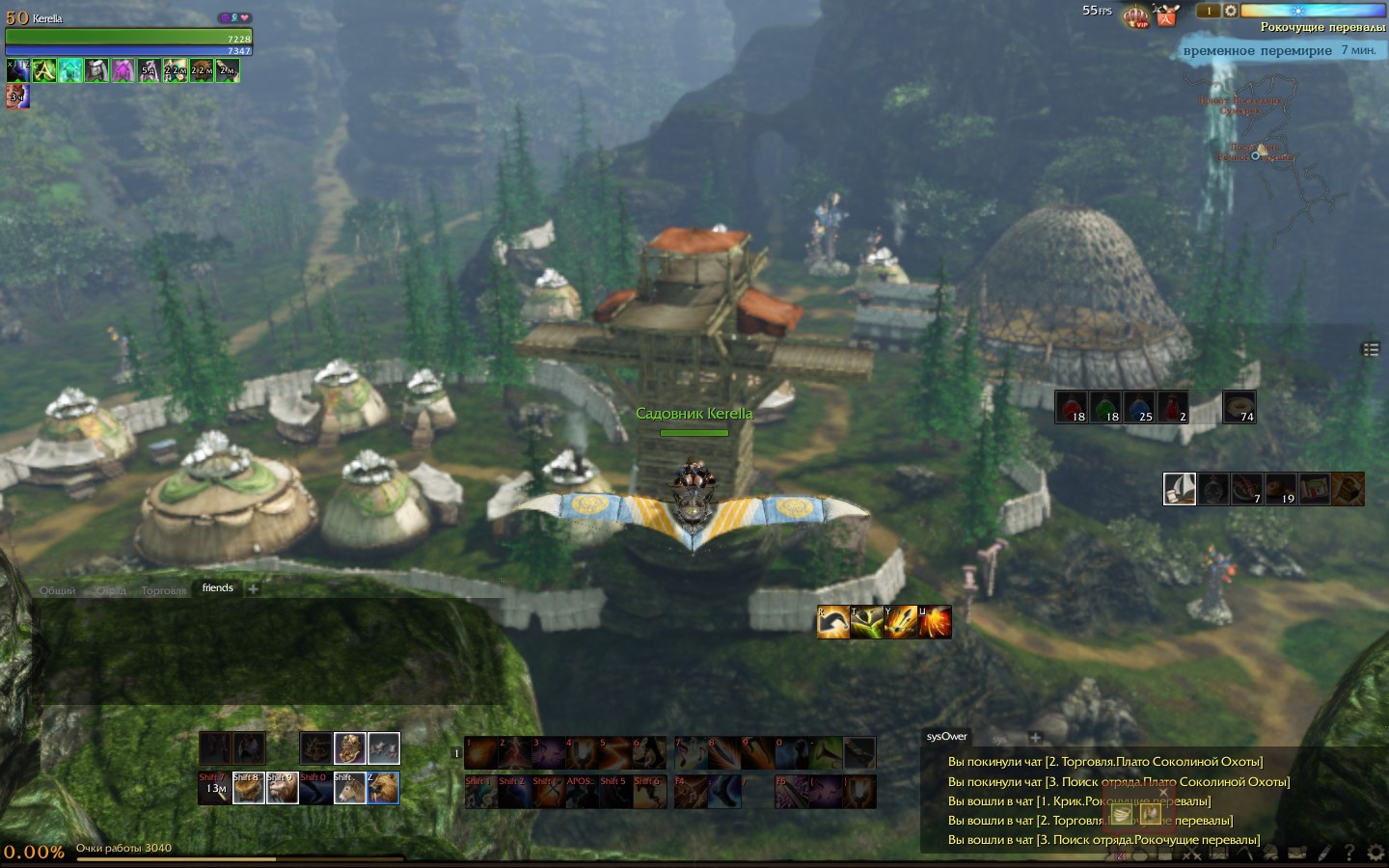This screenshot has height=868, width=1389.
Task: Open the treasure chest item slot
Action: [x=1348, y=489]
